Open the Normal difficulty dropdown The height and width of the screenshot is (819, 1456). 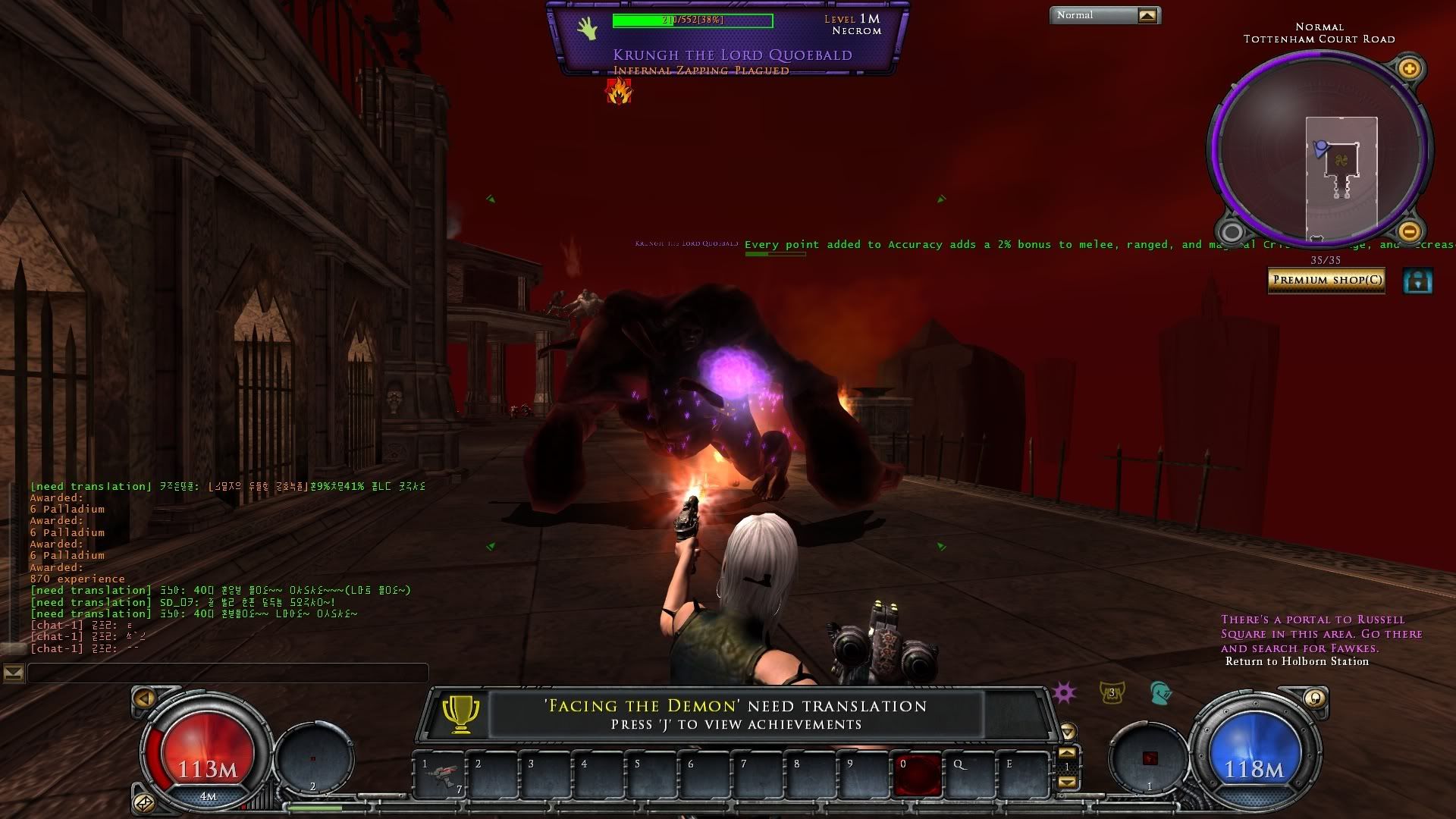1147,15
